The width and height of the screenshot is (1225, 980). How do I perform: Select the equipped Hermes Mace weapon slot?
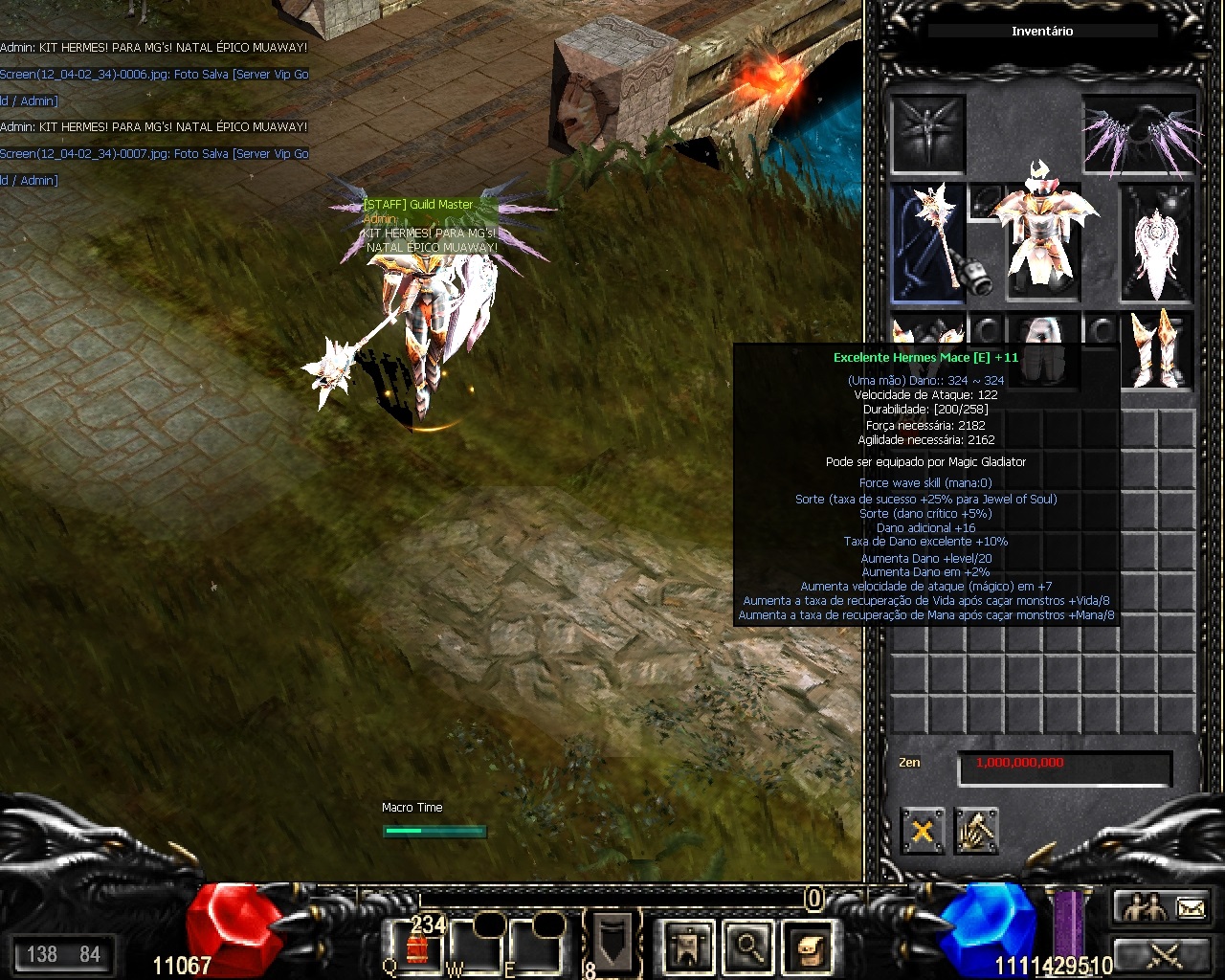(928, 242)
